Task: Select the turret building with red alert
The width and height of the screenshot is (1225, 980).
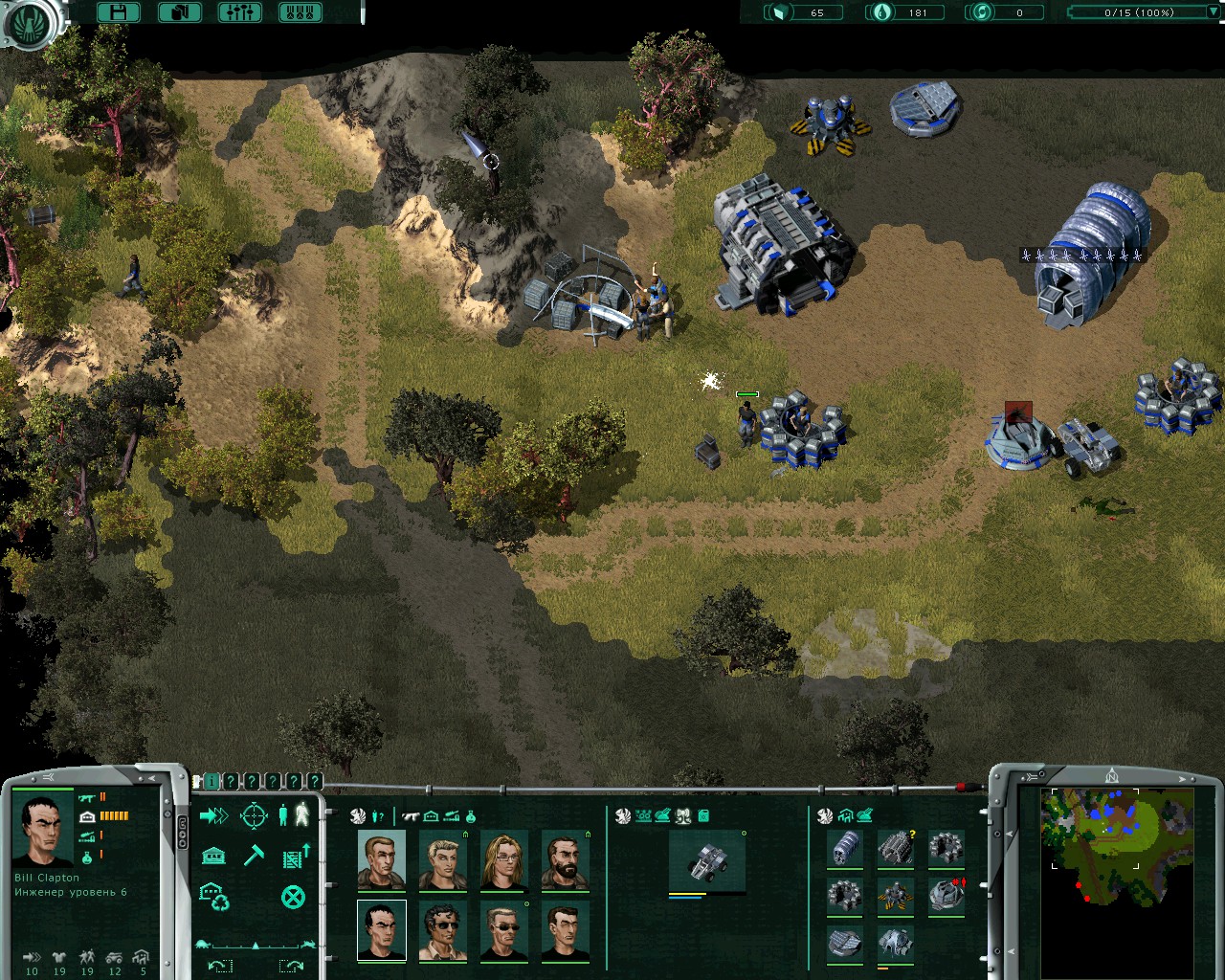Action: (x=946, y=896)
